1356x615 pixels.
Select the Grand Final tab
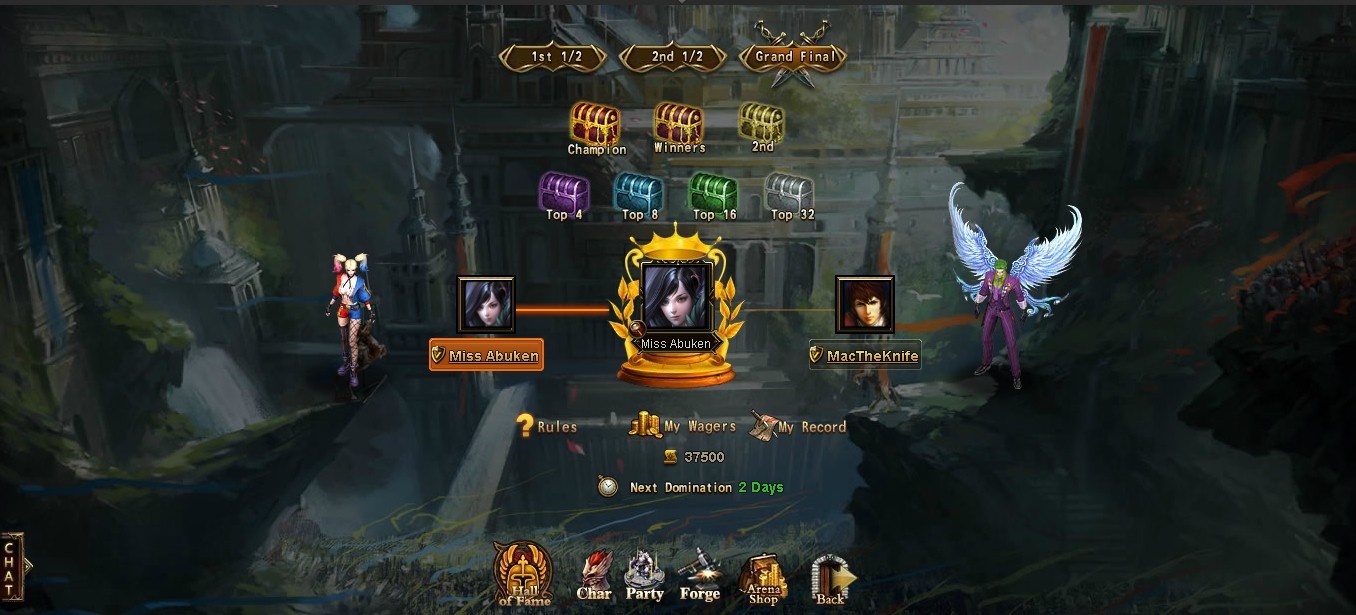coord(793,57)
